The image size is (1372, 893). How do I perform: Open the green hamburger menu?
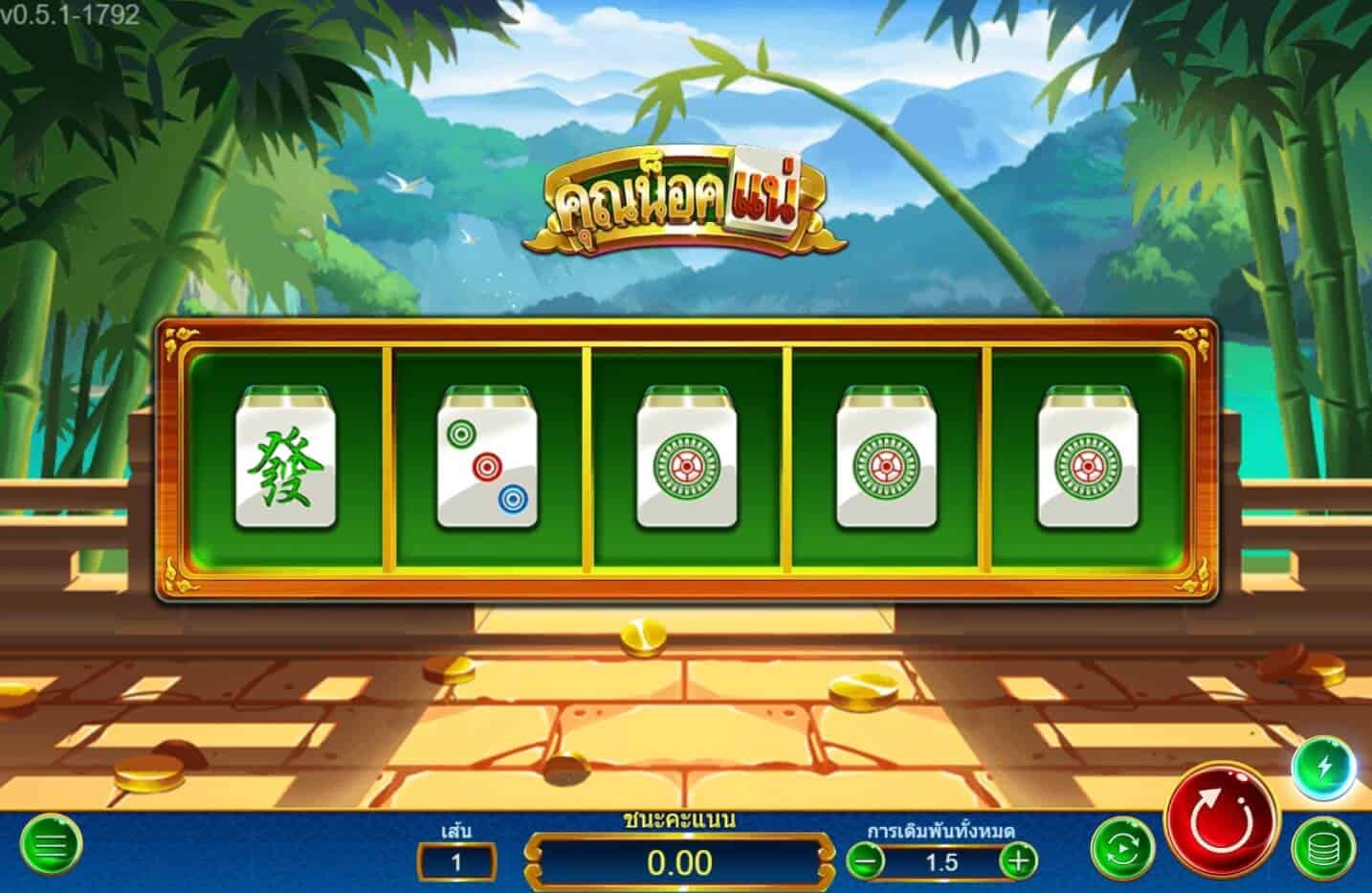[51, 845]
